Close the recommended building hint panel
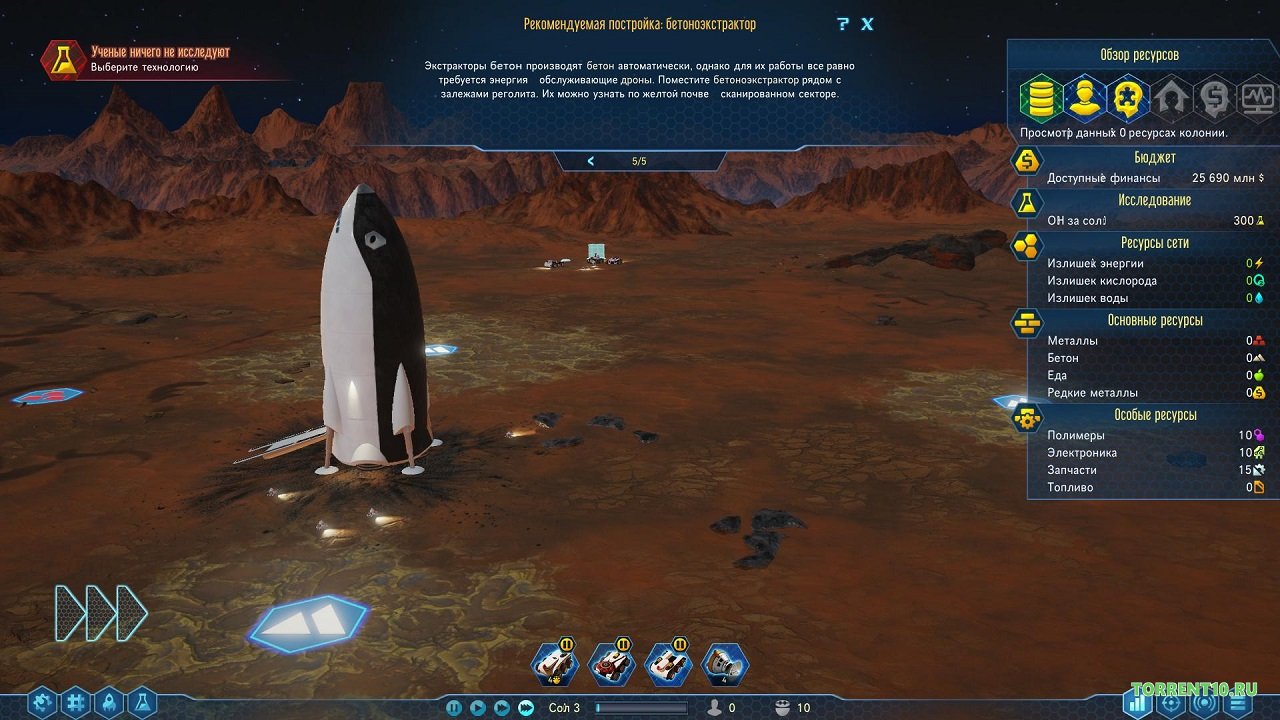Viewport: 1280px width, 720px height. click(x=867, y=24)
